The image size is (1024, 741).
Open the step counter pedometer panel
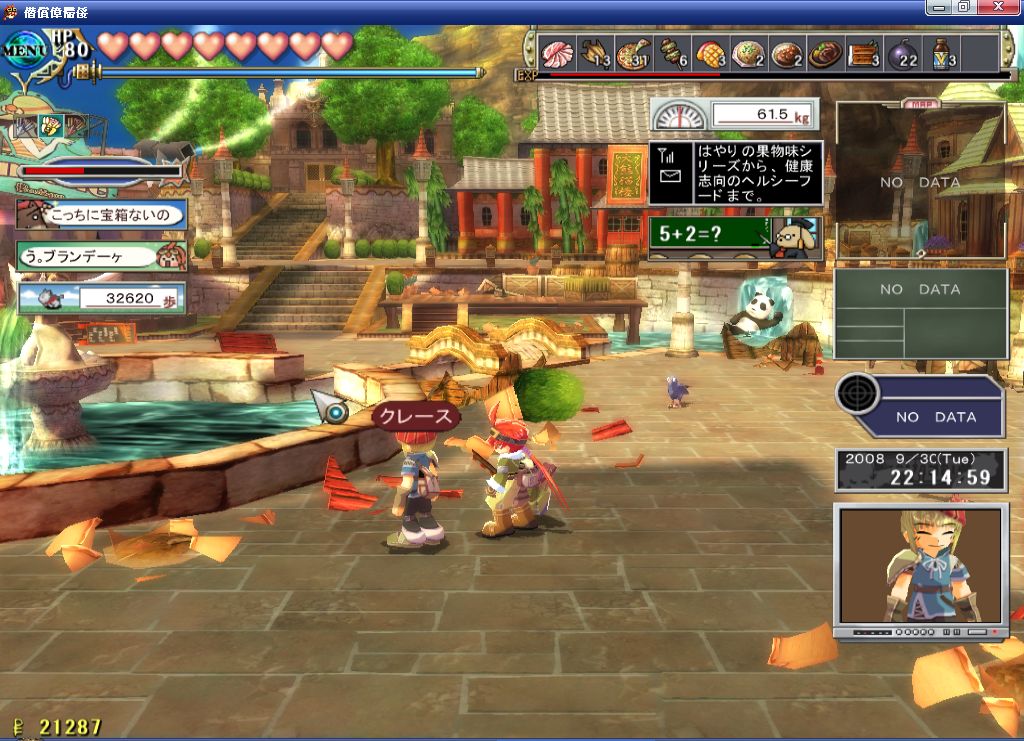click(x=102, y=297)
